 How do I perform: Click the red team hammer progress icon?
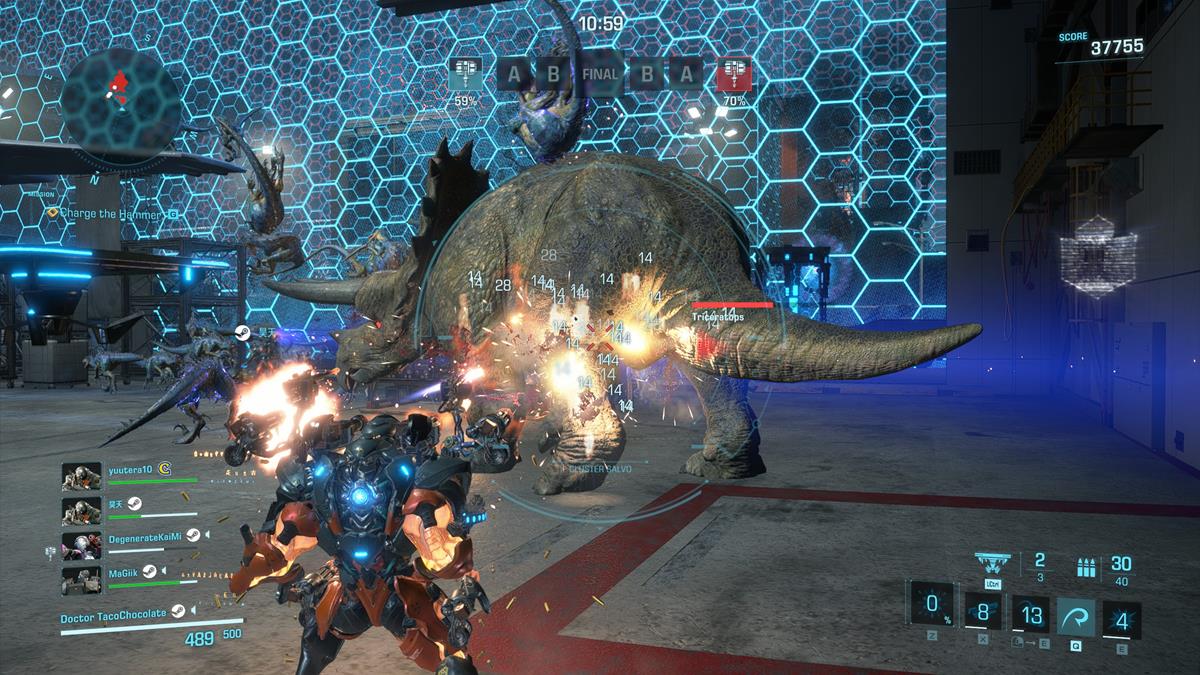pyautogui.click(x=733, y=74)
